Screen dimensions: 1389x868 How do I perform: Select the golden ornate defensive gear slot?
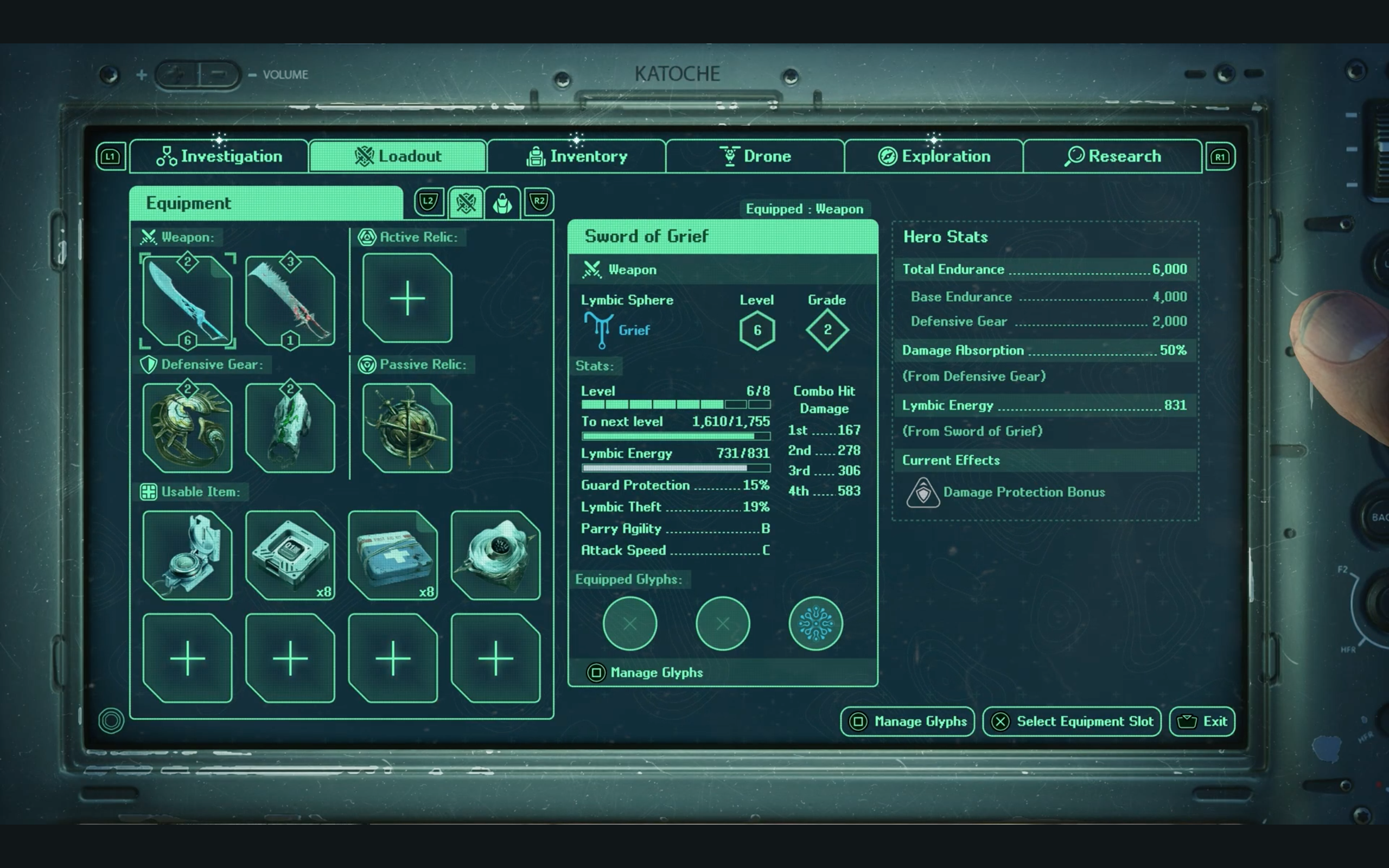(x=187, y=427)
